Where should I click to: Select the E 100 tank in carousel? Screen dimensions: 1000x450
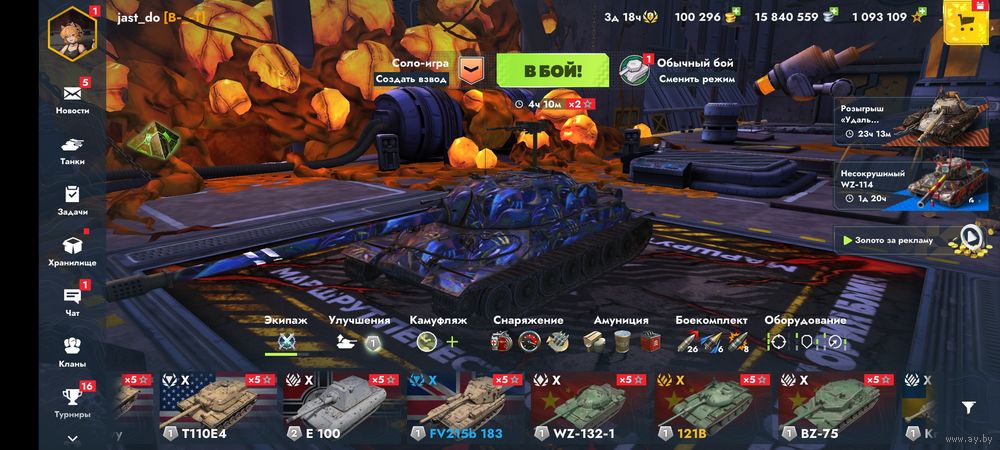click(x=342, y=408)
